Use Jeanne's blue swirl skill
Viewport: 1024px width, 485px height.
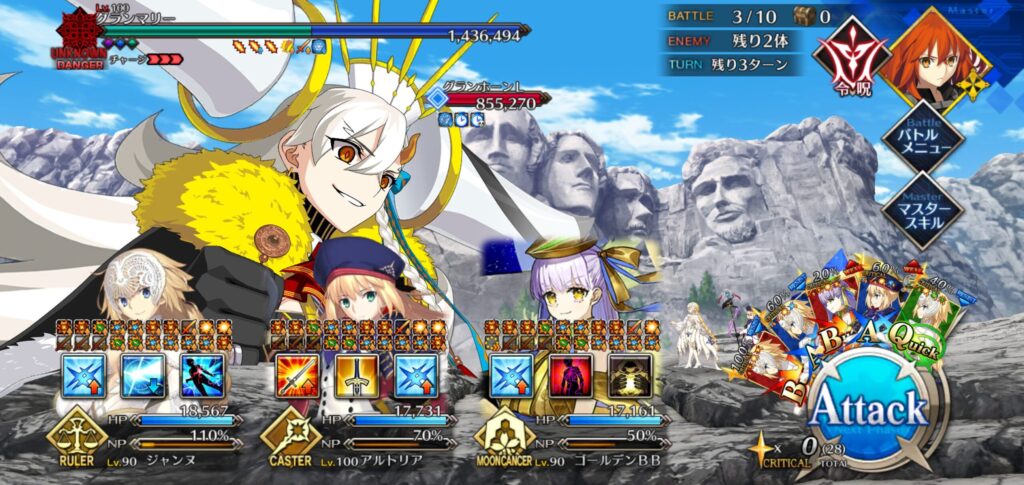(141, 375)
